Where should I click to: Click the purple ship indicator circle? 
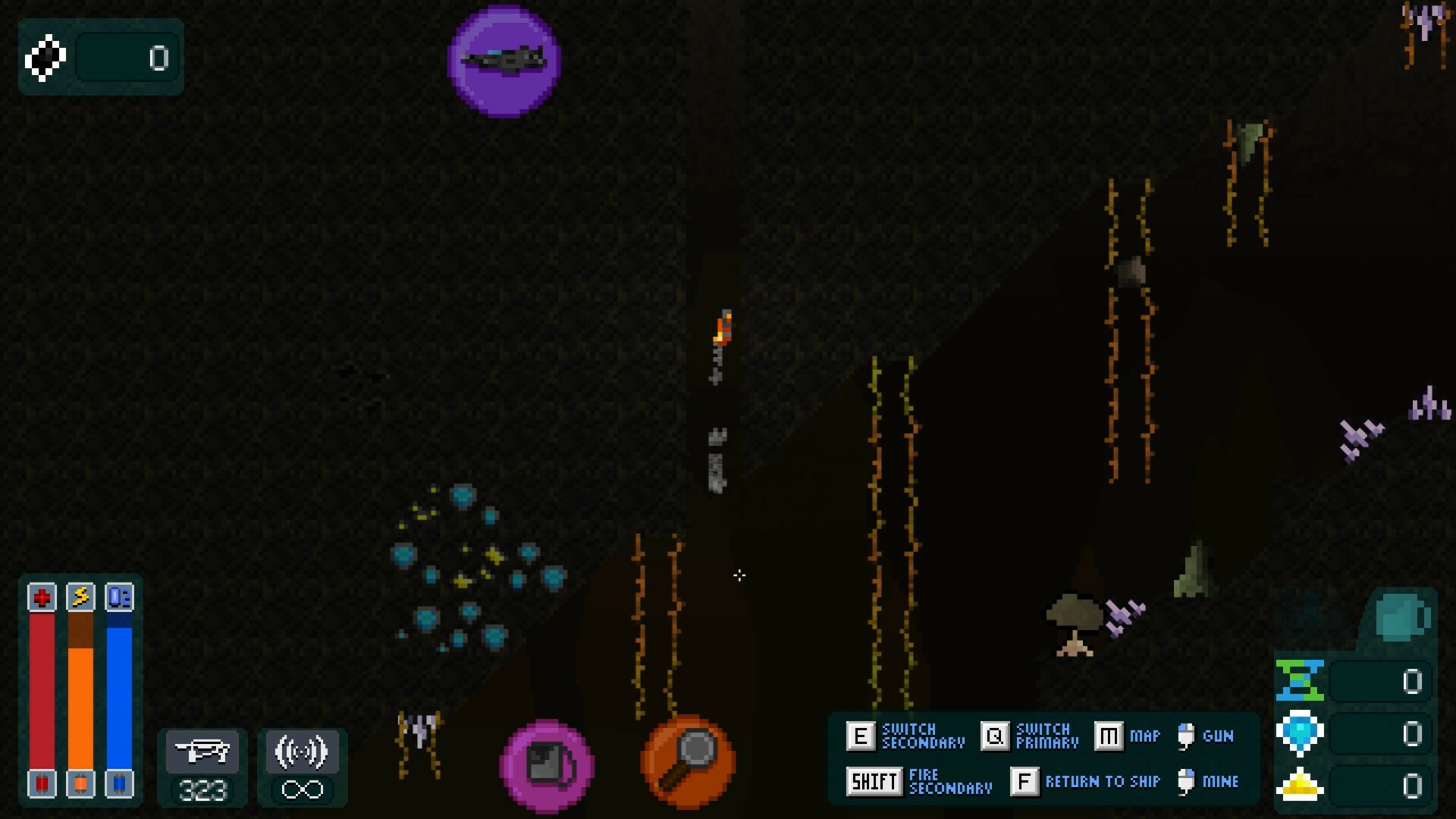click(504, 61)
